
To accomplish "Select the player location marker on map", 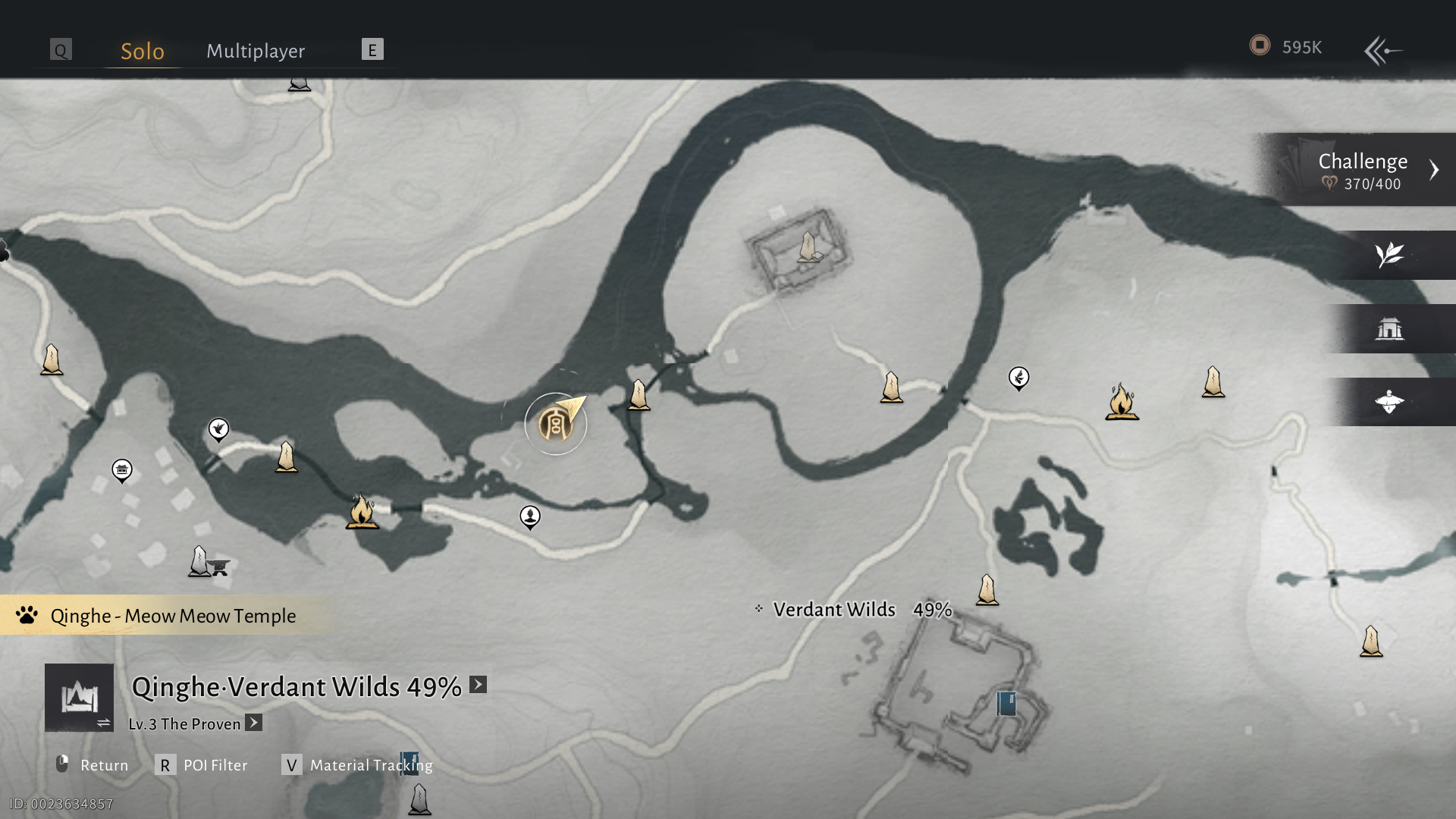I will tap(556, 424).
